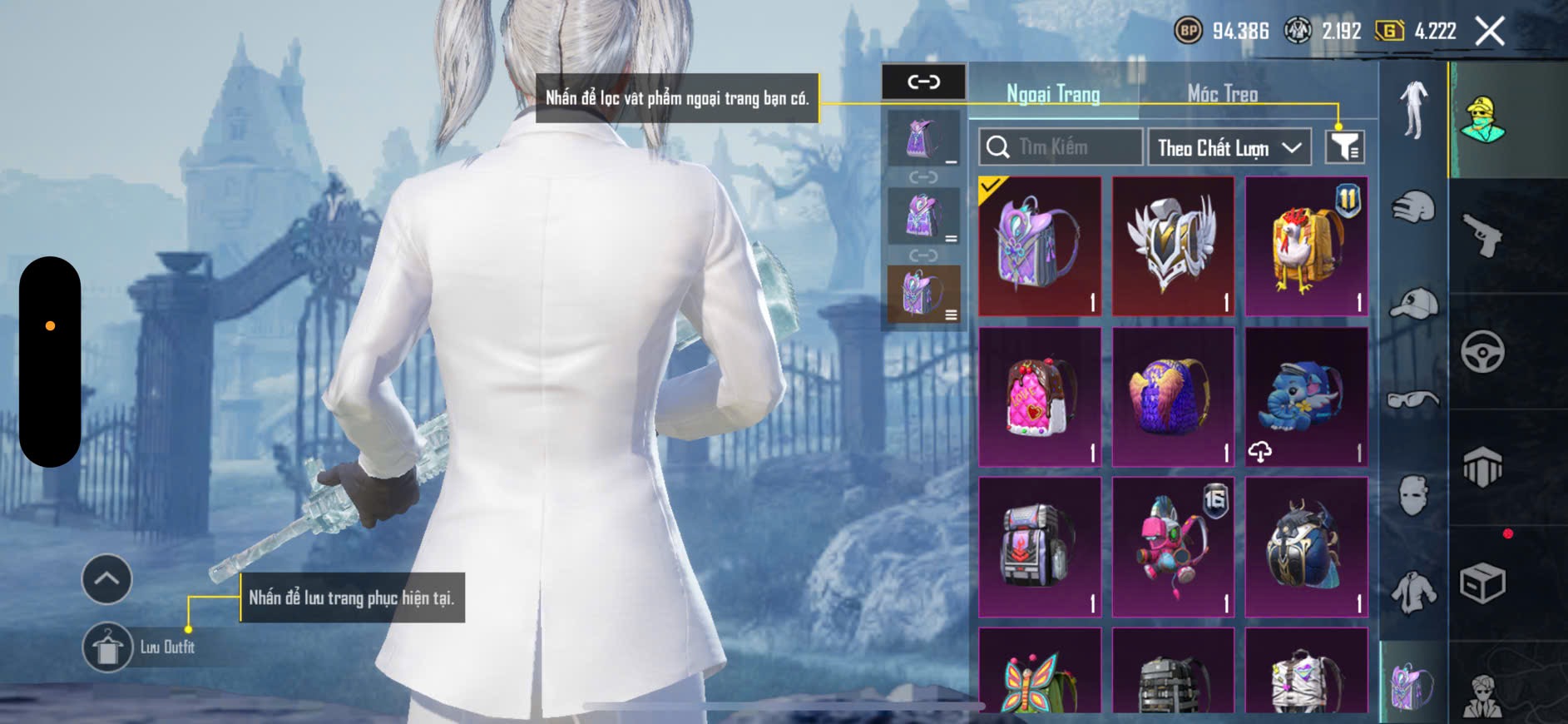The width and height of the screenshot is (1568, 724).
Task: Toggle the owned items filter funnel
Action: [1344, 147]
